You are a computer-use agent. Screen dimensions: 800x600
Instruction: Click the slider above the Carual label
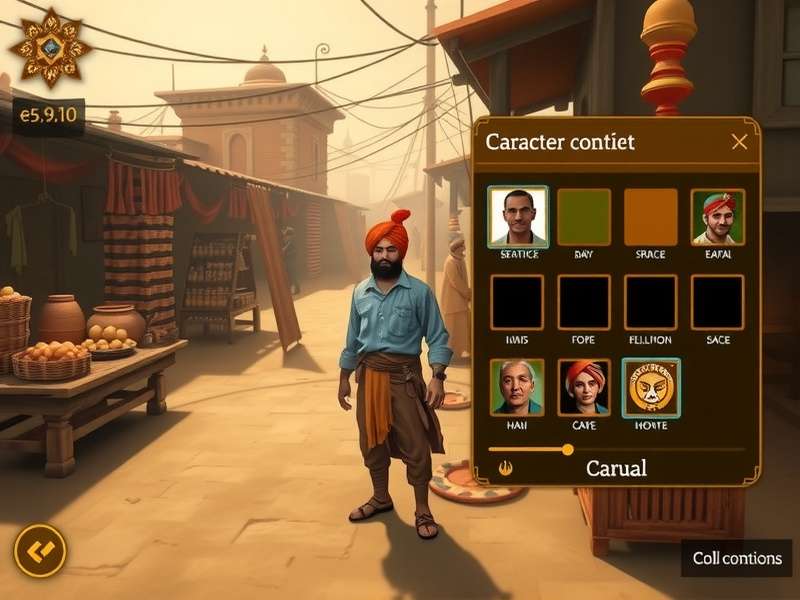pos(567,449)
